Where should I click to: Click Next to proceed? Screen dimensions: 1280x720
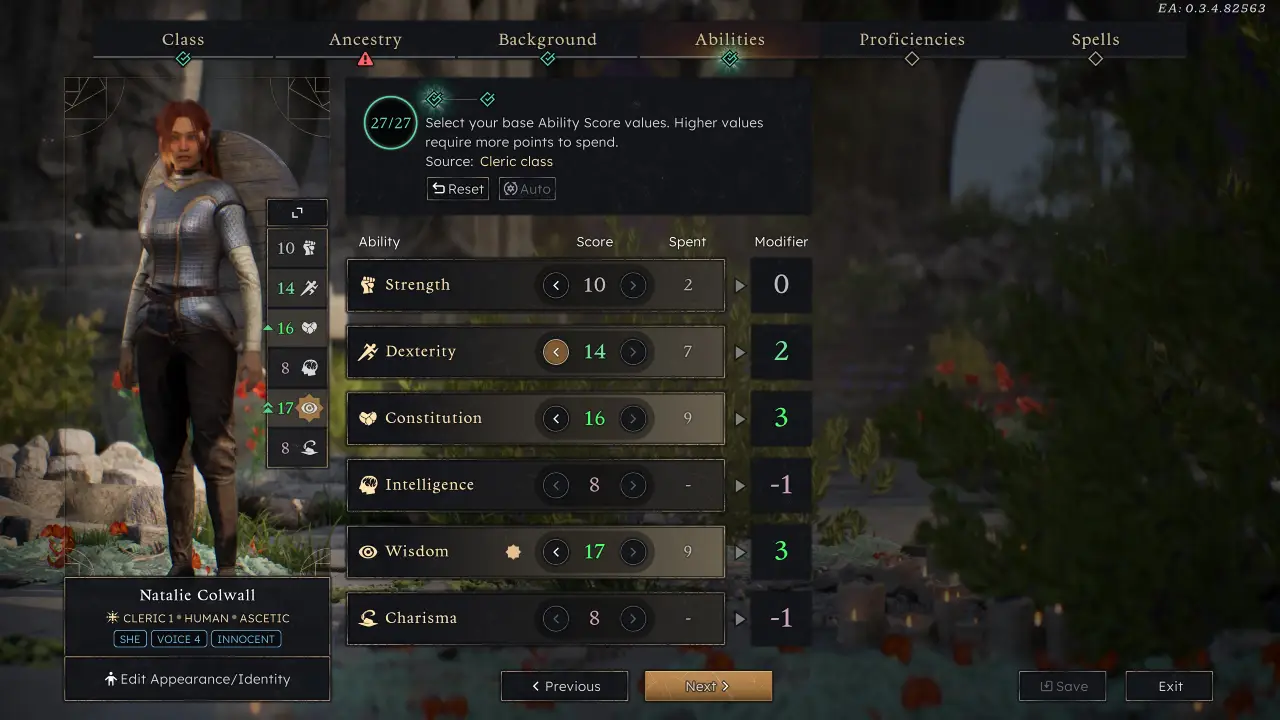(708, 686)
